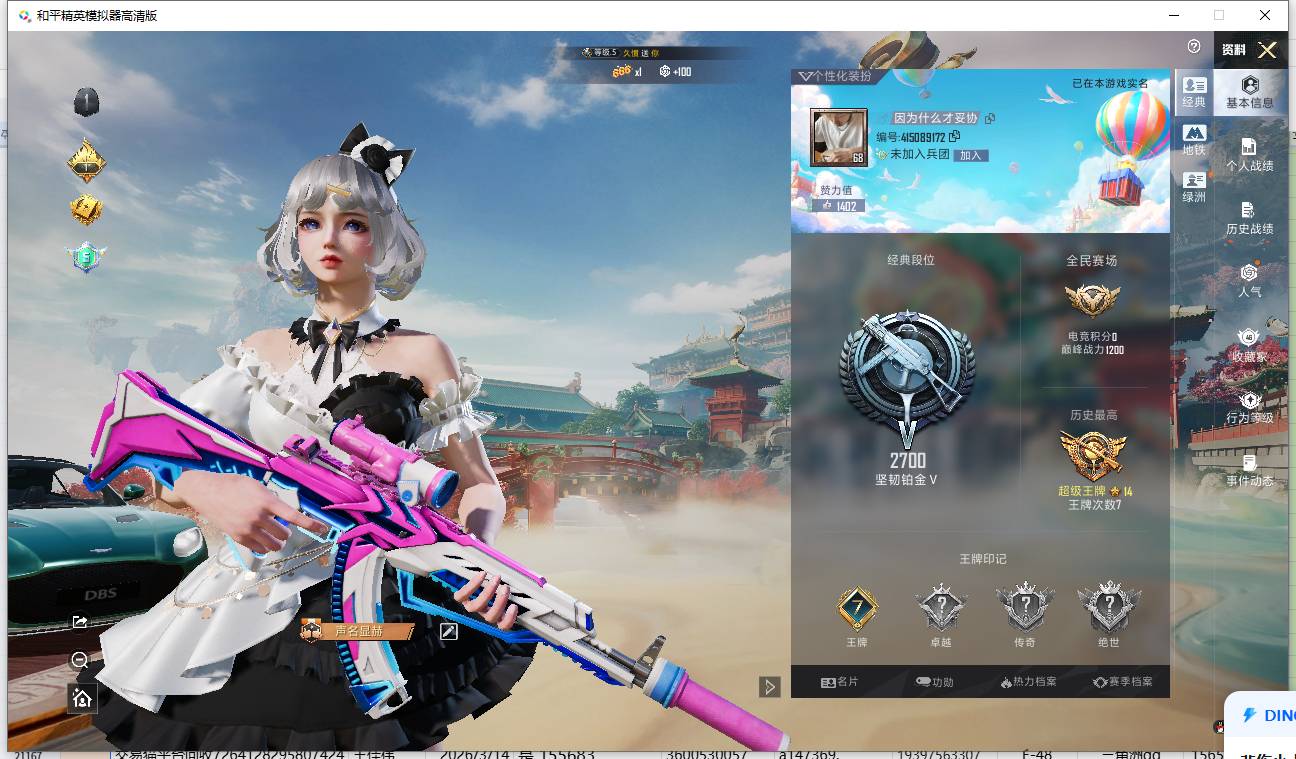
Task: Open the 个人战绩 section
Action: [x=1249, y=155]
